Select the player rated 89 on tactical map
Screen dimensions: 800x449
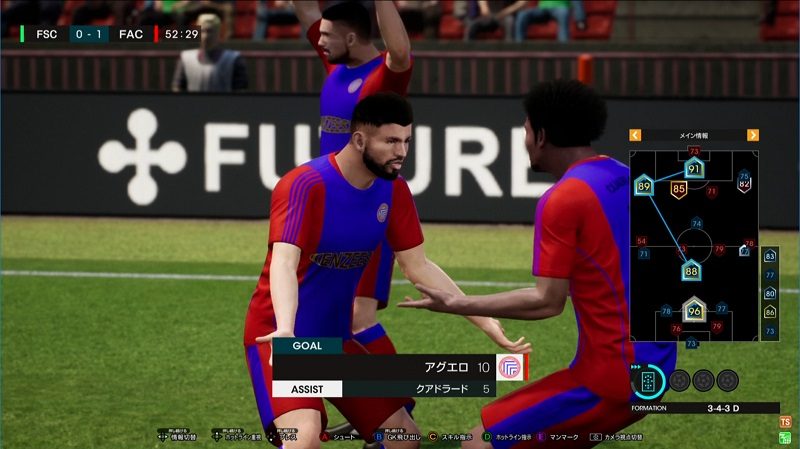click(643, 186)
